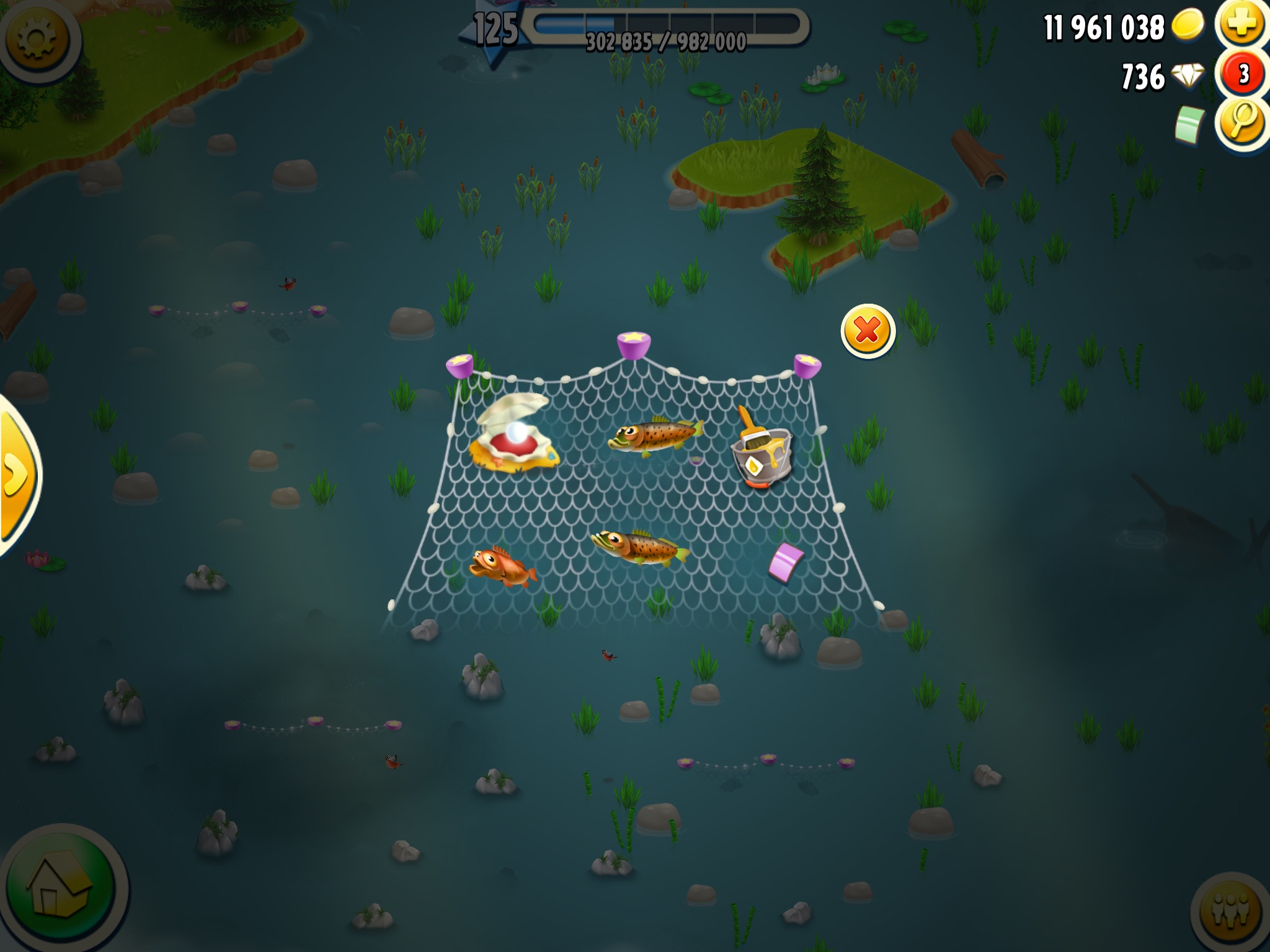
Task: Open the red notification badge showing 3
Action: tap(1243, 74)
